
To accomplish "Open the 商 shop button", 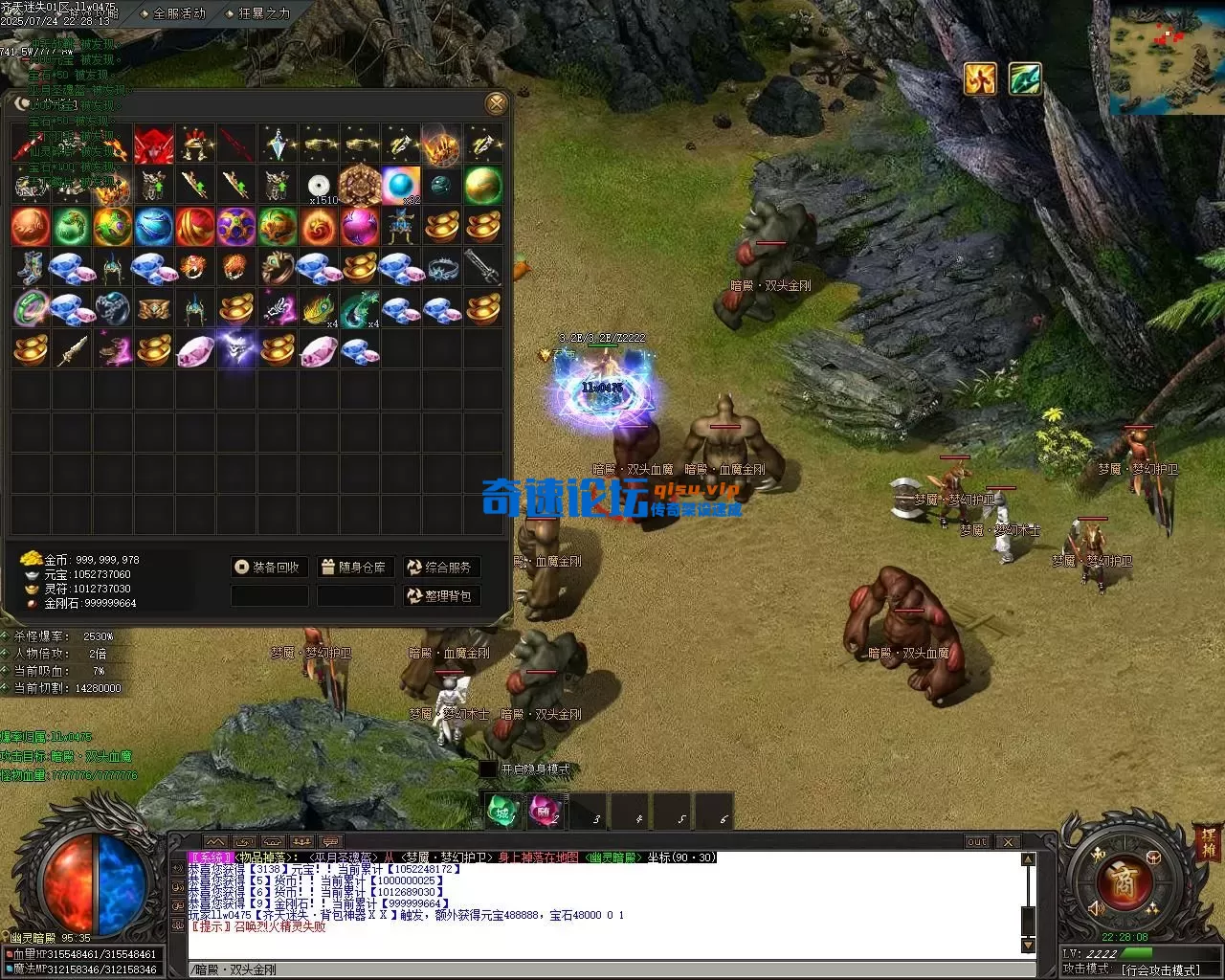I will tap(1125, 882).
